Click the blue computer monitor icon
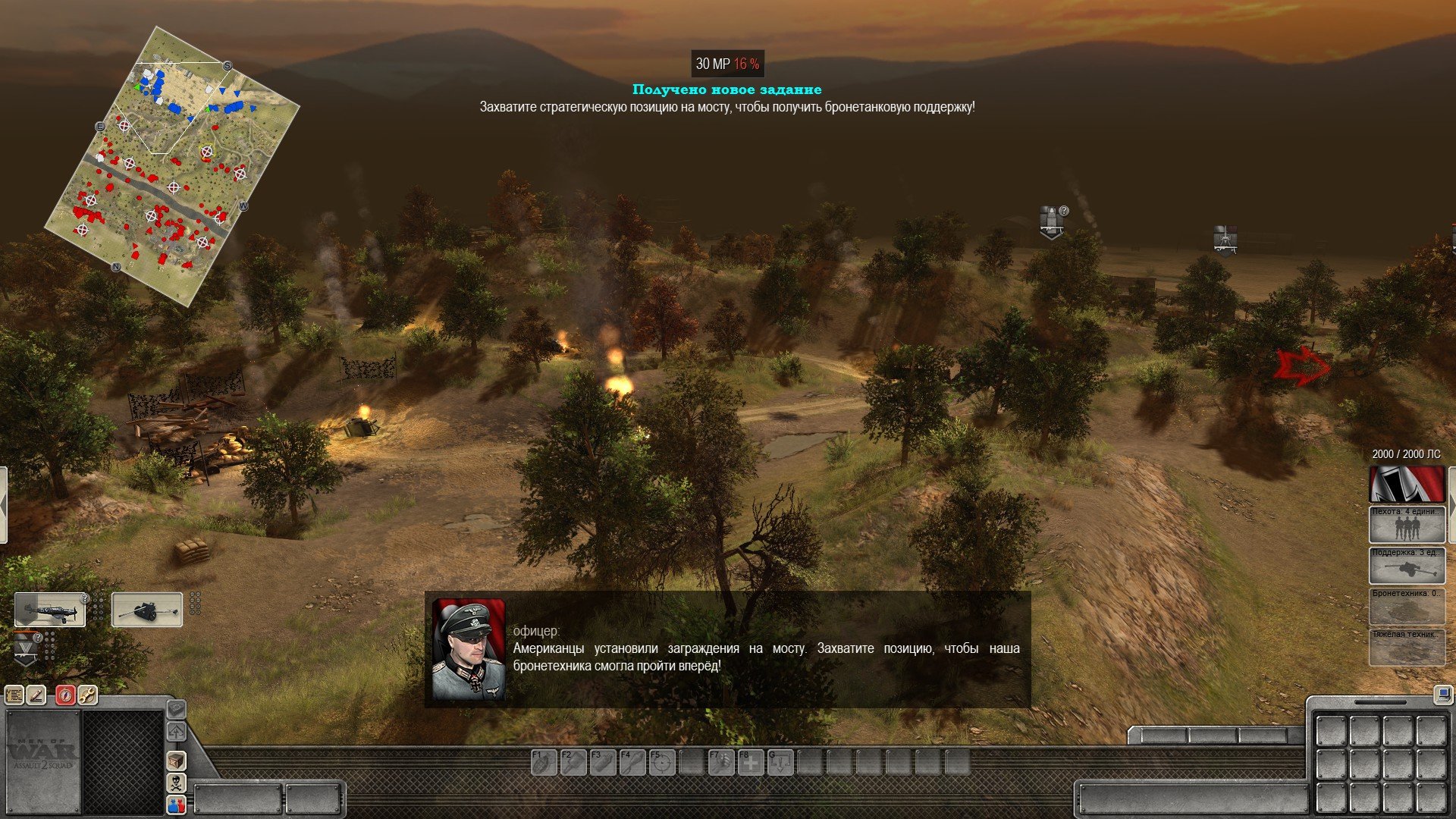1456x819 pixels. click(x=1441, y=694)
